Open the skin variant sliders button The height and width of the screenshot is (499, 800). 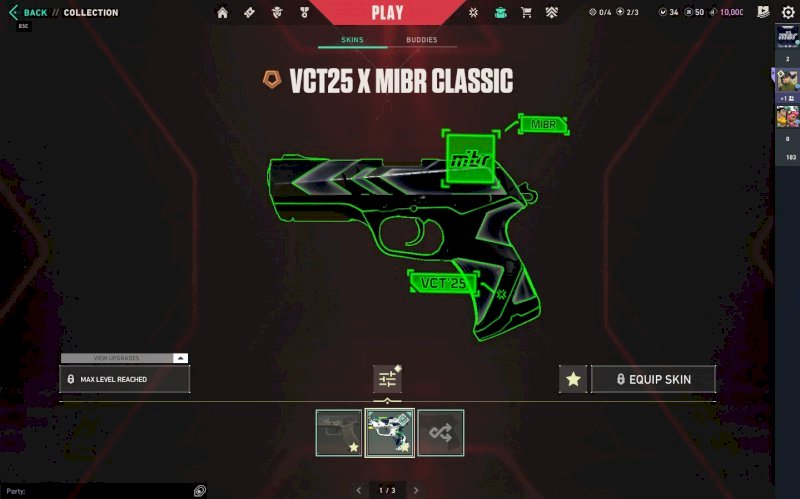coord(387,379)
